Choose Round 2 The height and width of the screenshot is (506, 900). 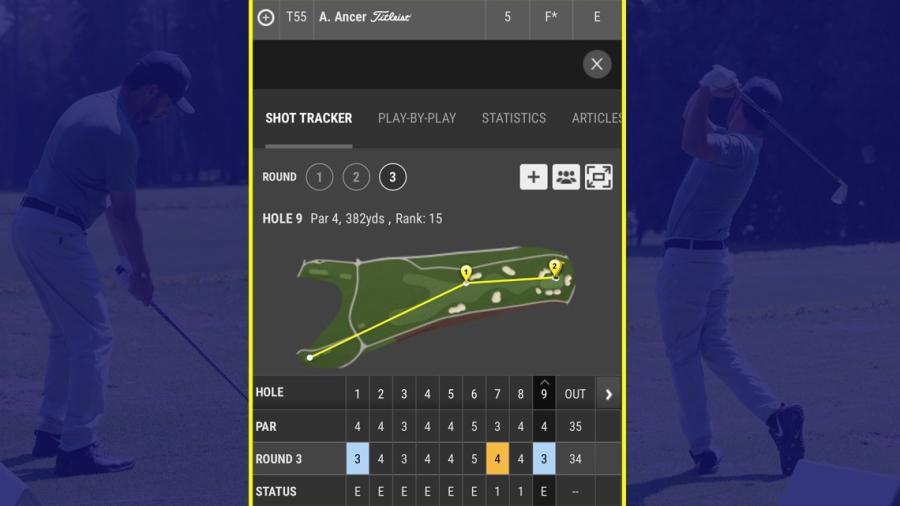coord(356,178)
